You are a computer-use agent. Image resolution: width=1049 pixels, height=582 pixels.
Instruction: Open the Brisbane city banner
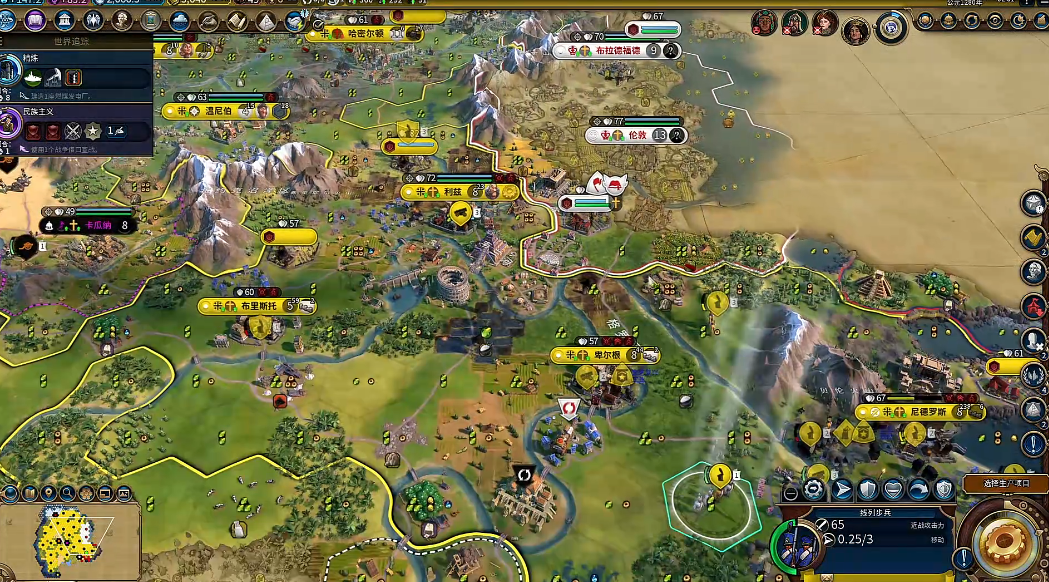[257, 305]
